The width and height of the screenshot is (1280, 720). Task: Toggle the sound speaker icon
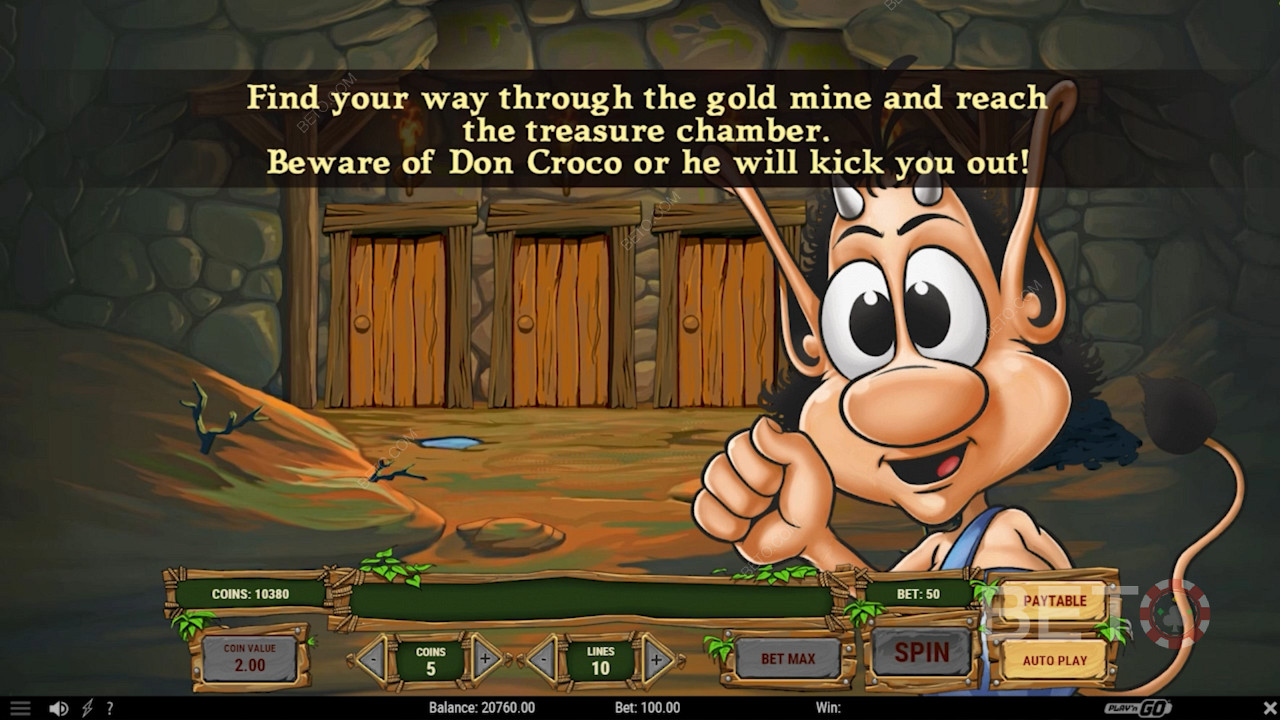point(59,708)
